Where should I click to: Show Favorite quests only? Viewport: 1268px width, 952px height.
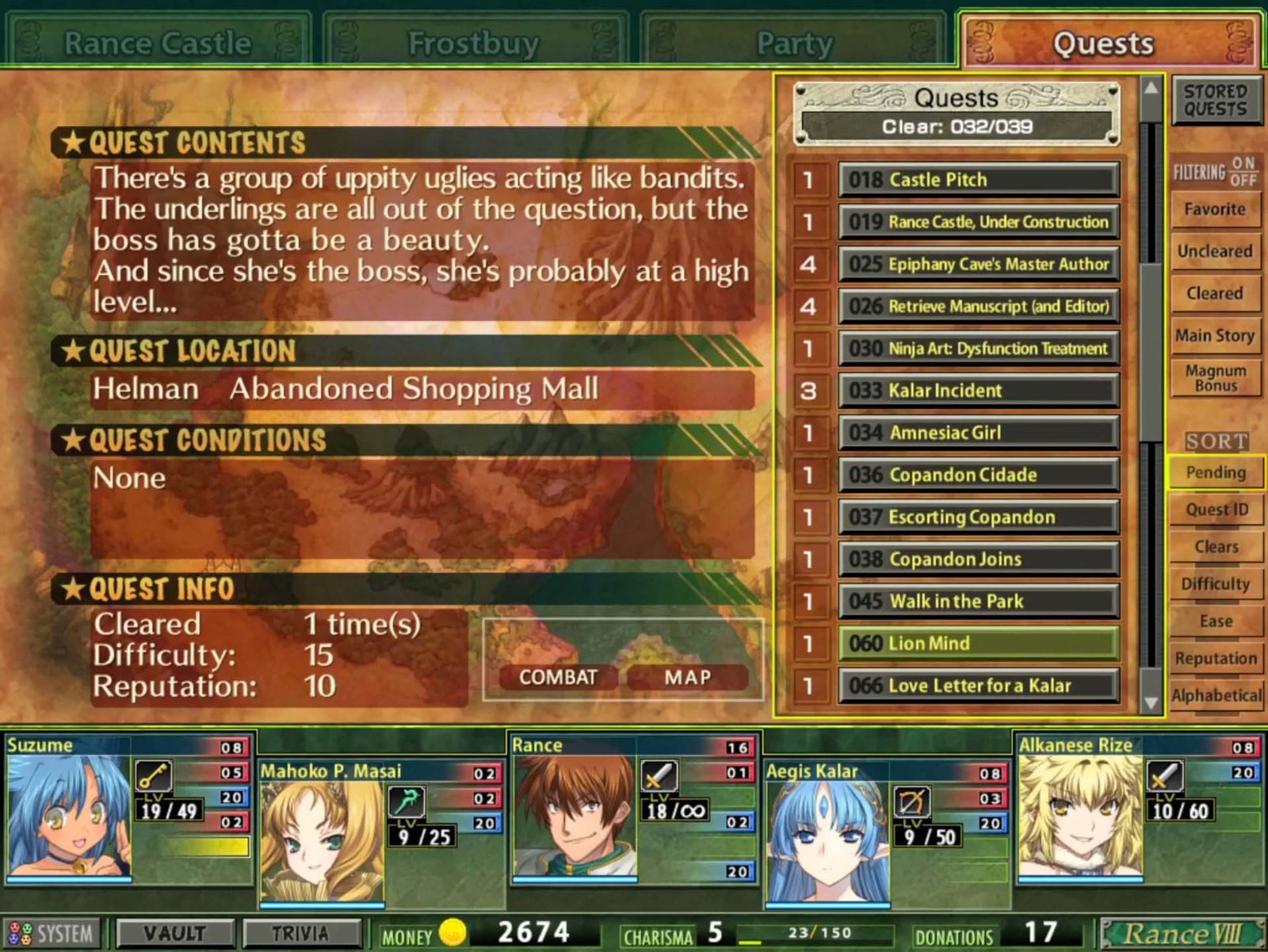(x=1215, y=209)
